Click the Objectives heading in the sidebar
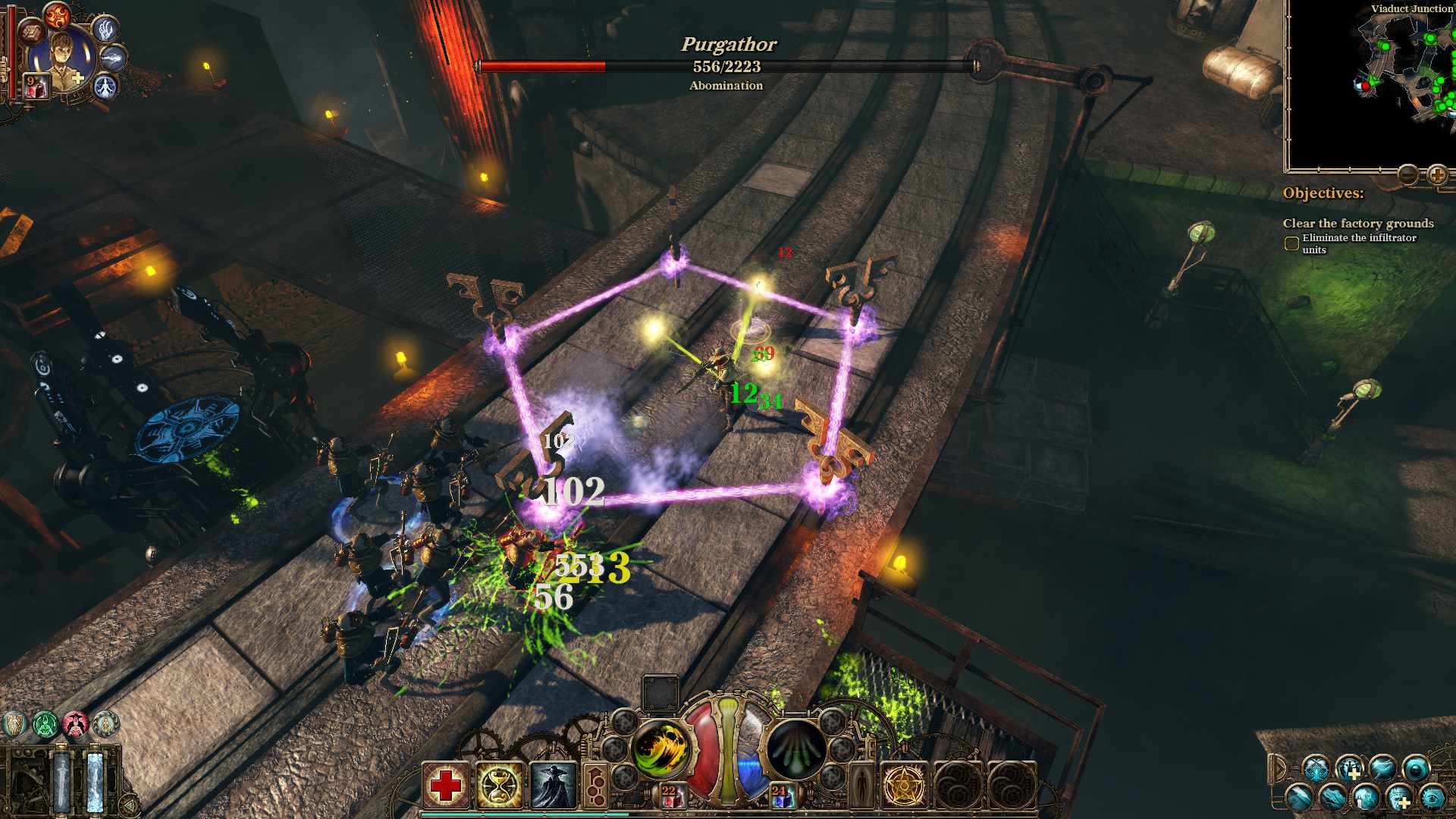The image size is (1456, 819). (1324, 193)
